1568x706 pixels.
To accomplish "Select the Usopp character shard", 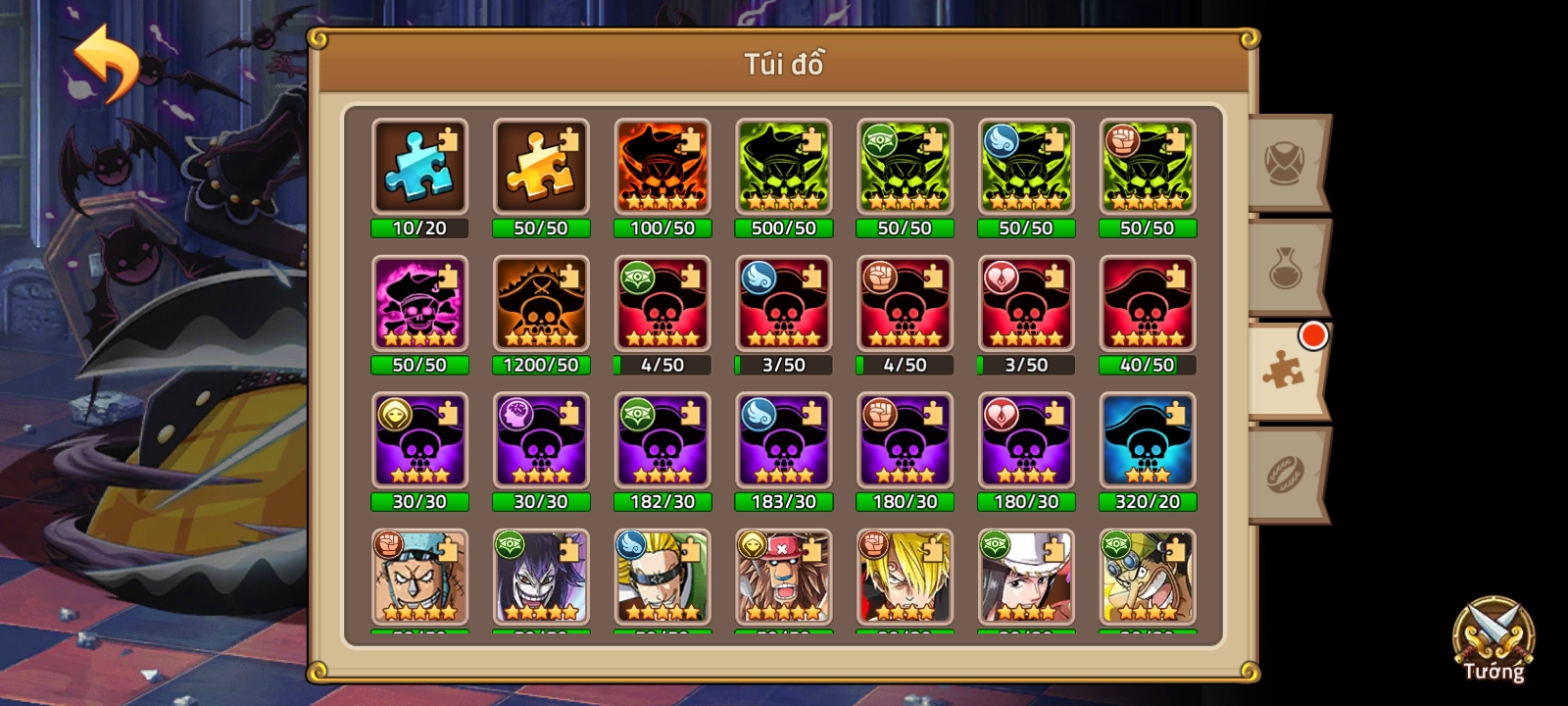I will [x=1149, y=579].
